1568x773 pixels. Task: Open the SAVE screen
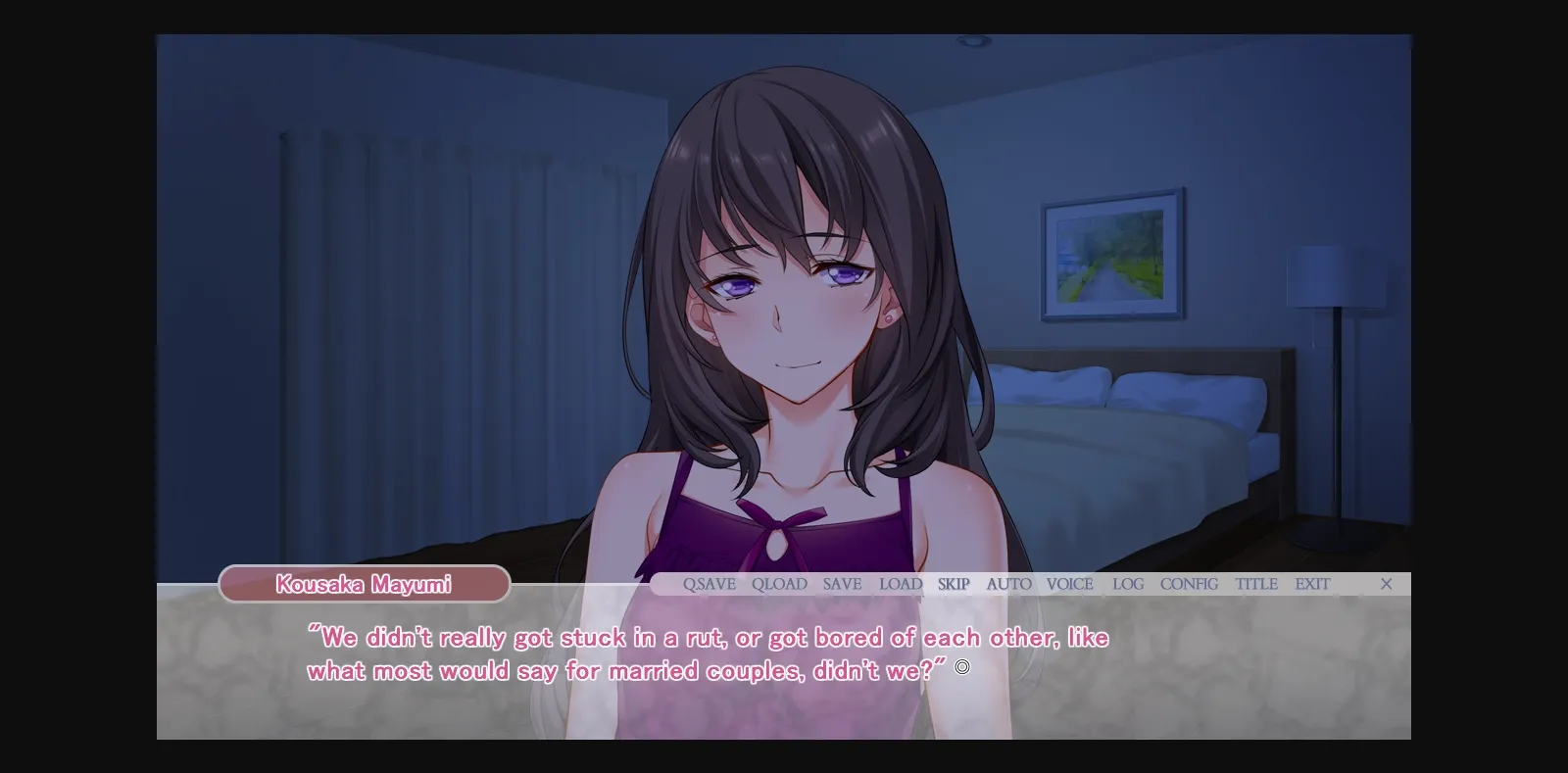click(841, 584)
